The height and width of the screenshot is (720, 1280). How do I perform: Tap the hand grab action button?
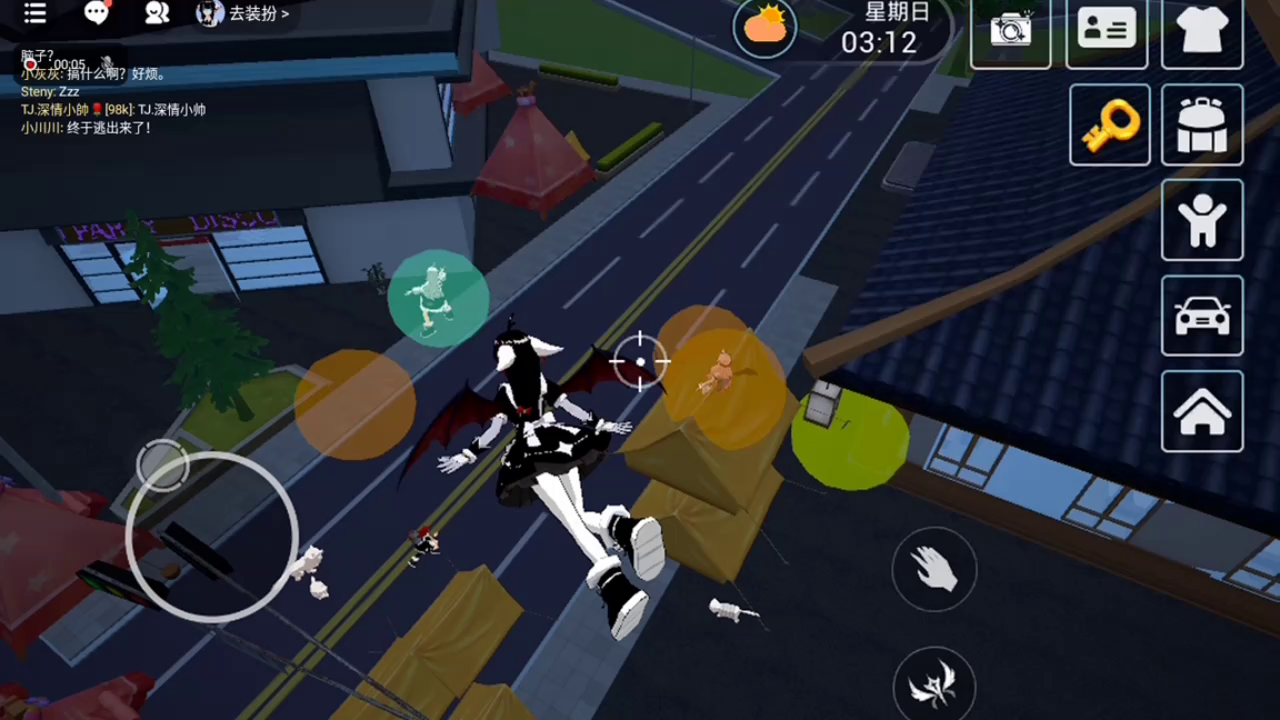click(934, 569)
